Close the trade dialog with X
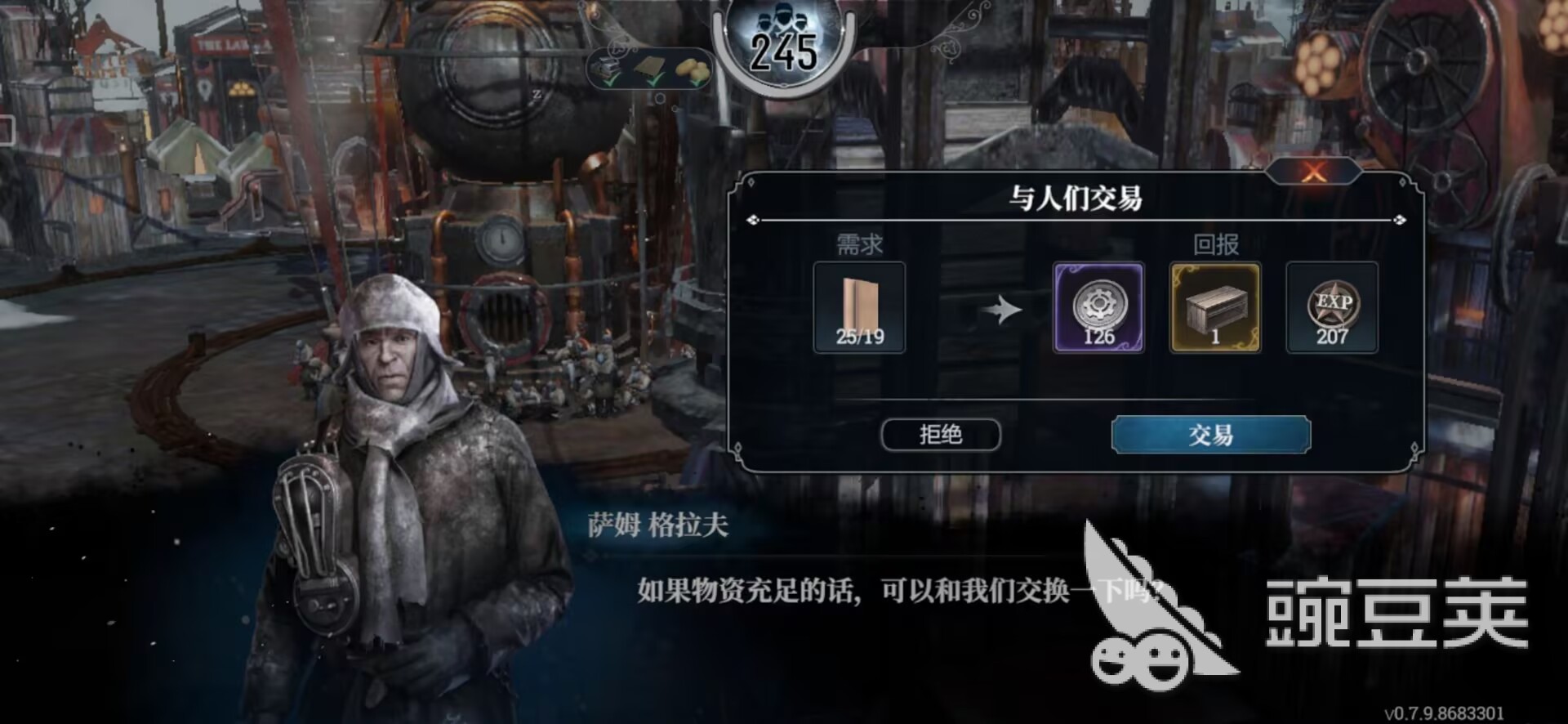 pyautogui.click(x=1313, y=172)
